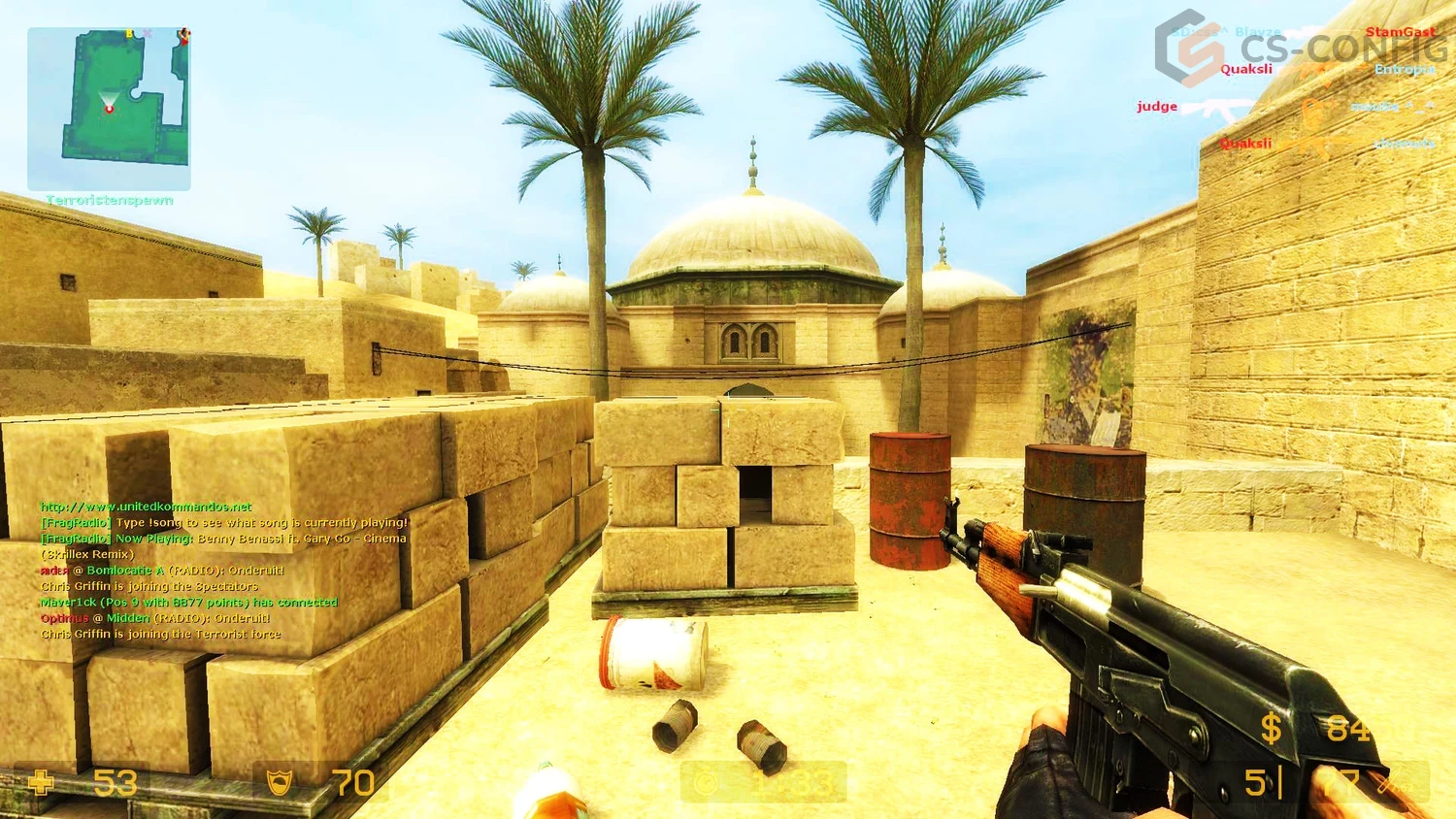Click the health cross icon
1456x819 pixels.
pos(39,783)
